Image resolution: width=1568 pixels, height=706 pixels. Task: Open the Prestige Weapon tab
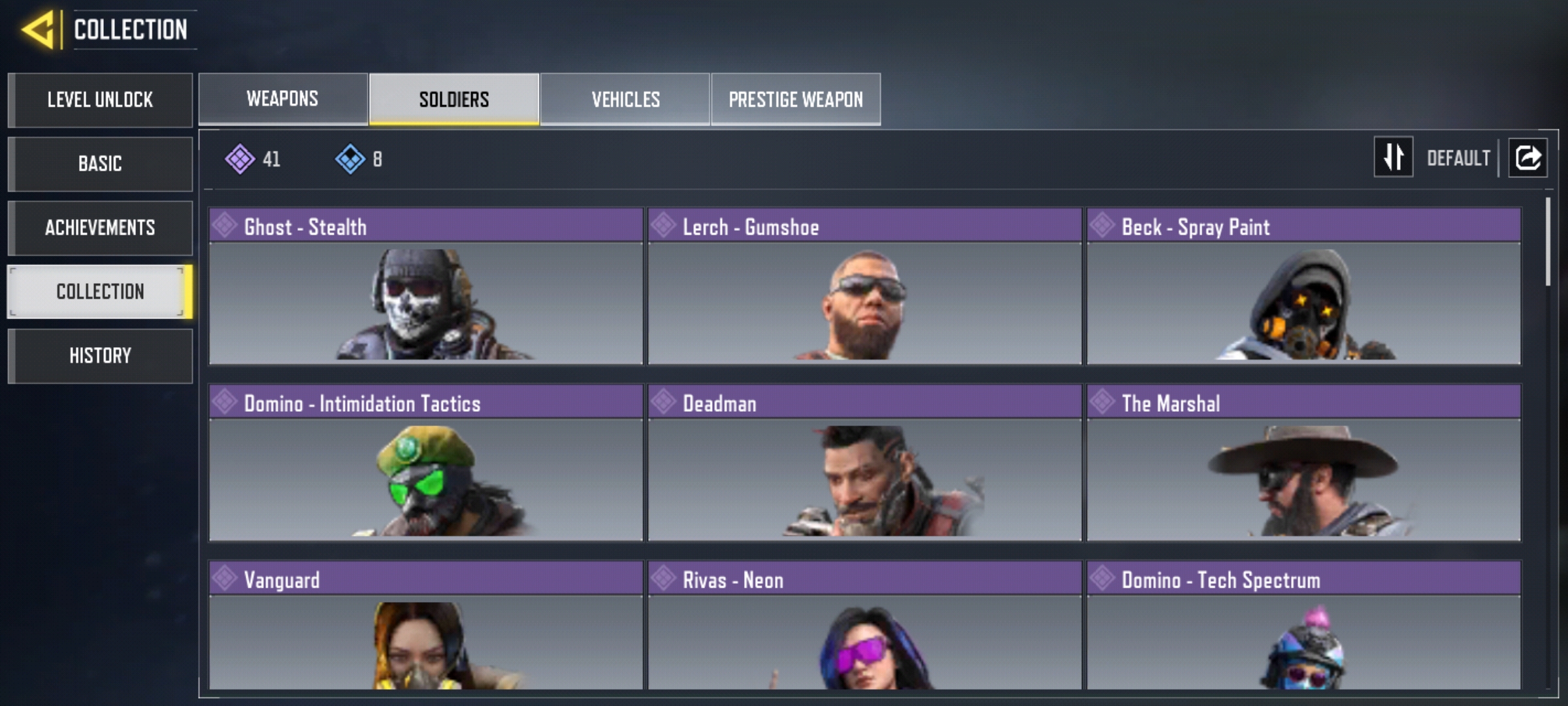pos(796,99)
